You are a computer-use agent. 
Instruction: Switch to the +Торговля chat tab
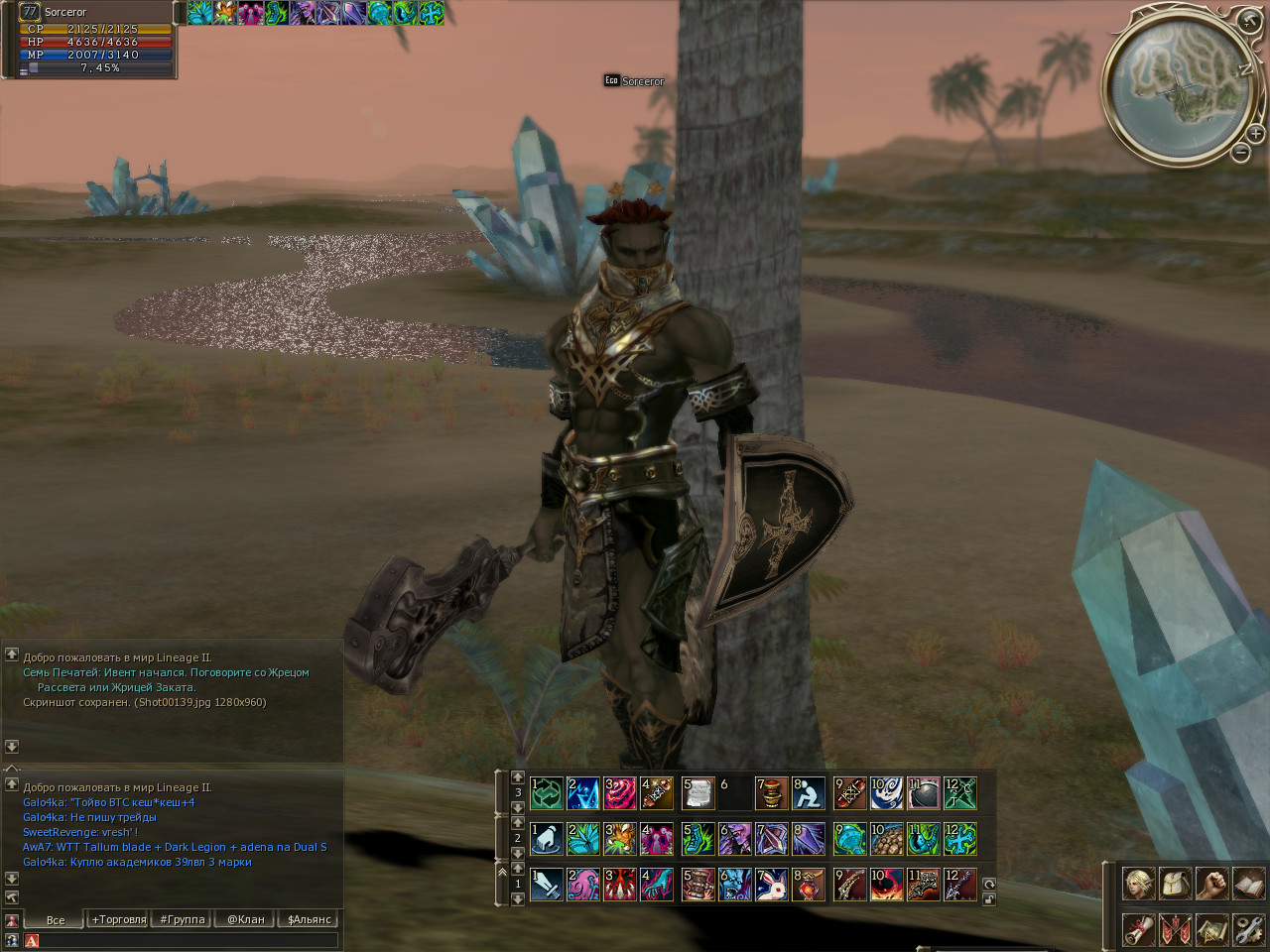click(118, 919)
